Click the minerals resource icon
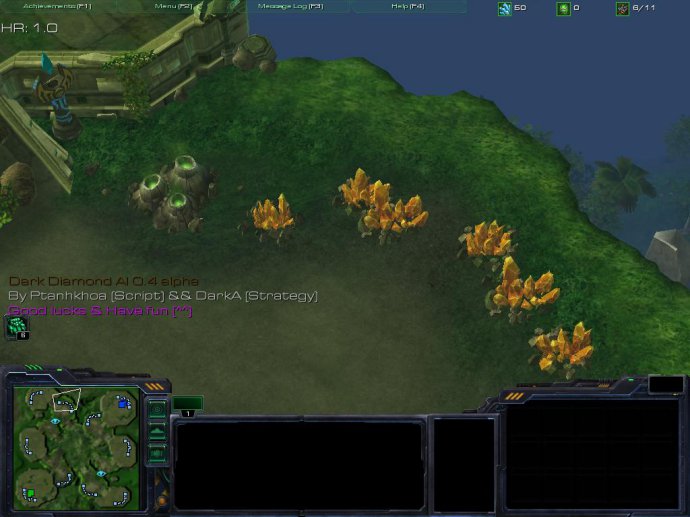 [x=505, y=9]
